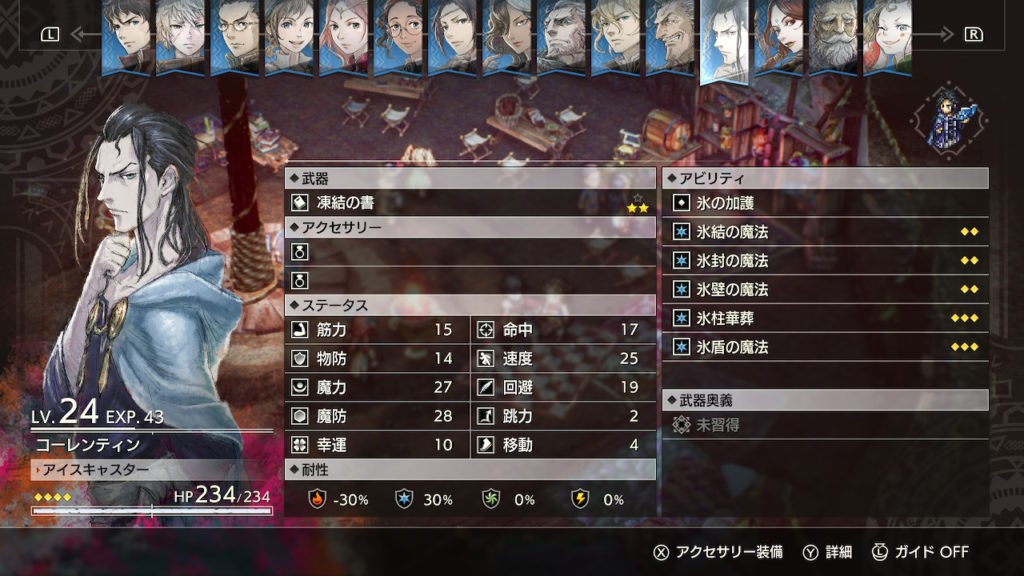This screenshot has height=576, width=1024.
Task: Select the 凍結の書 weapon row
Action: tap(470, 202)
